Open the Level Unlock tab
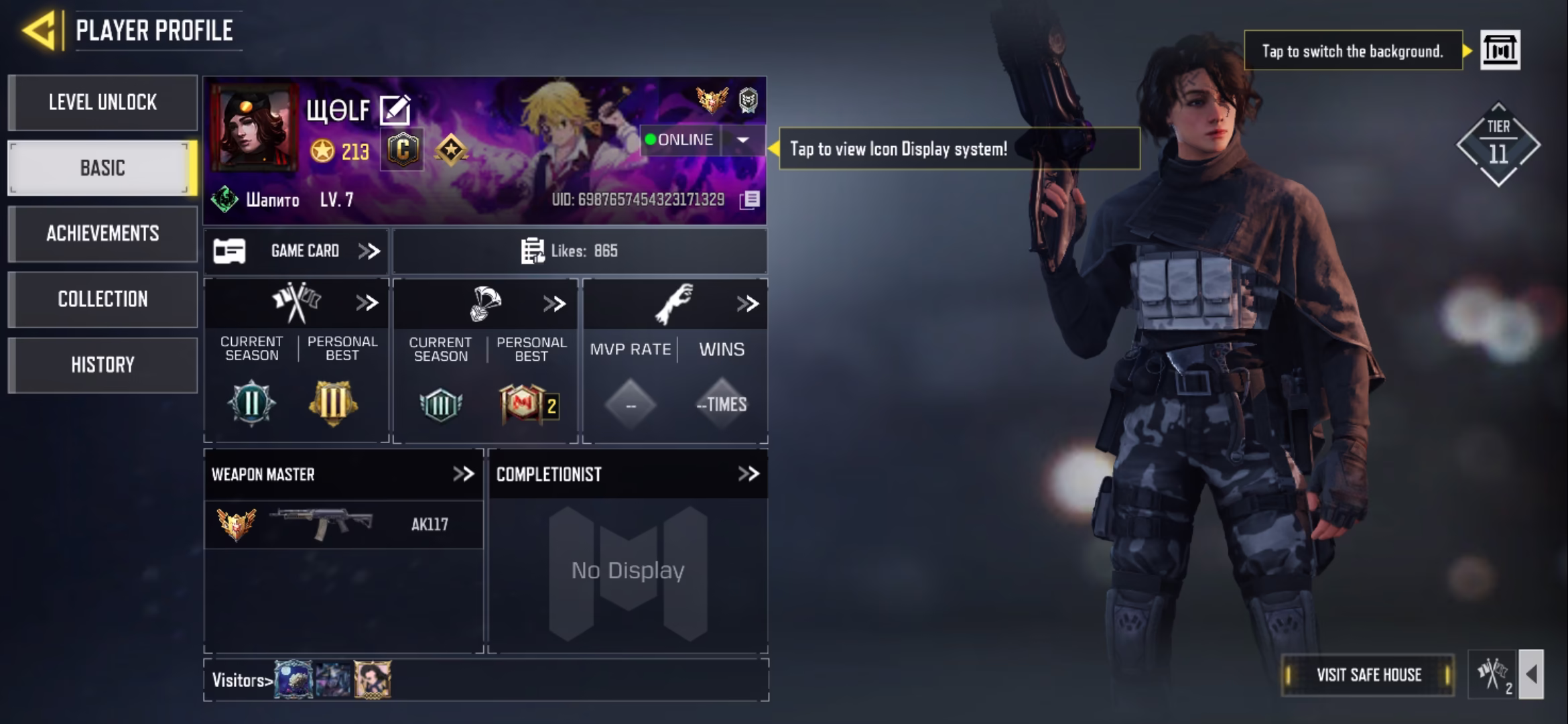Screen dimensions: 1568x724 click(103, 103)
